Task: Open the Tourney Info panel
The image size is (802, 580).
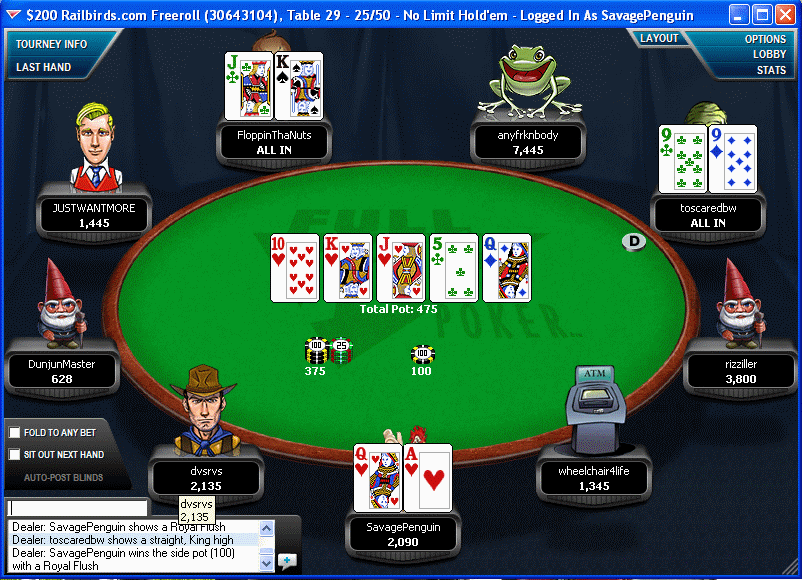Action: 51,44
